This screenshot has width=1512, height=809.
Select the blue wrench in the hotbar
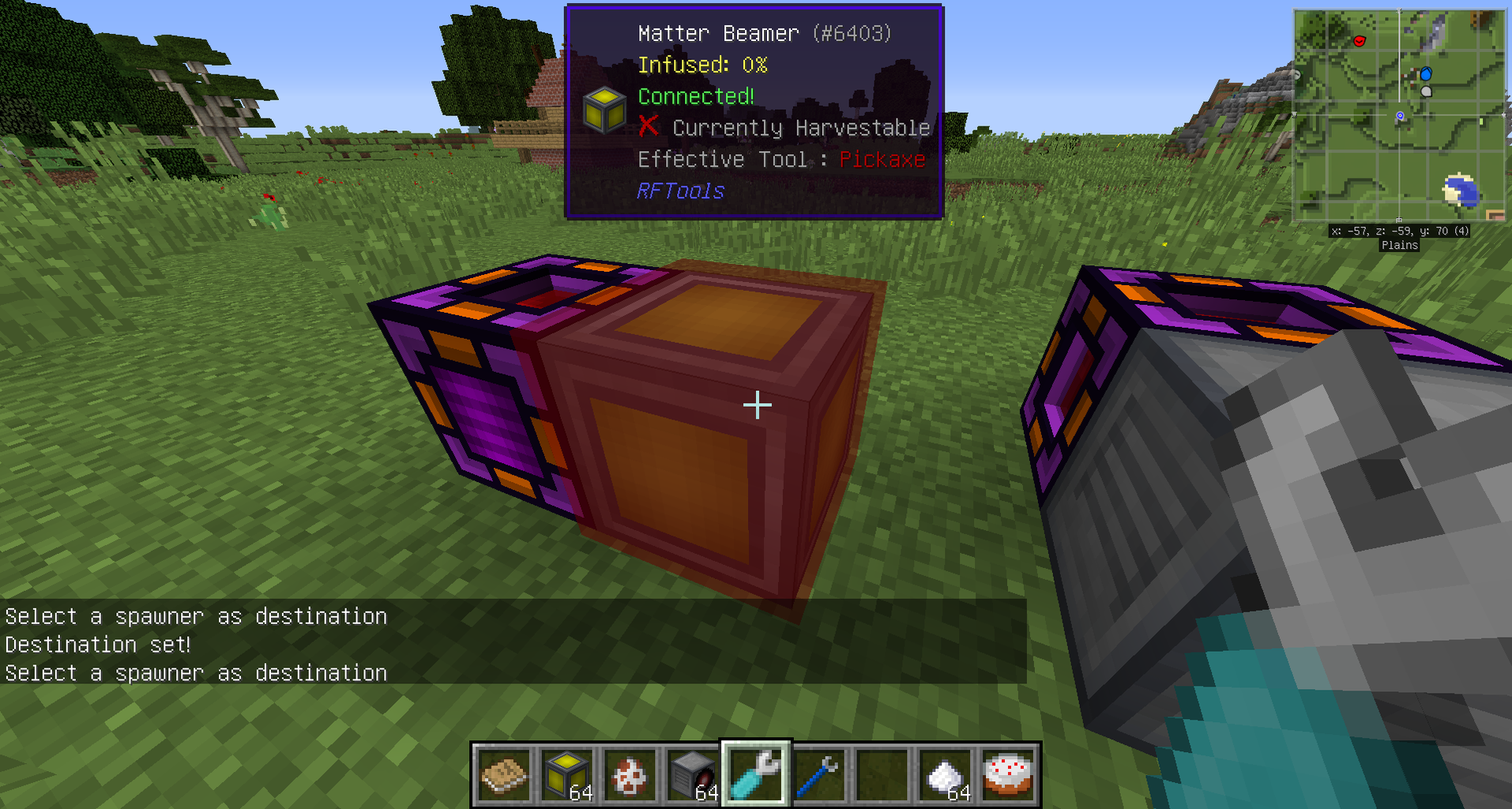(818, 774)
